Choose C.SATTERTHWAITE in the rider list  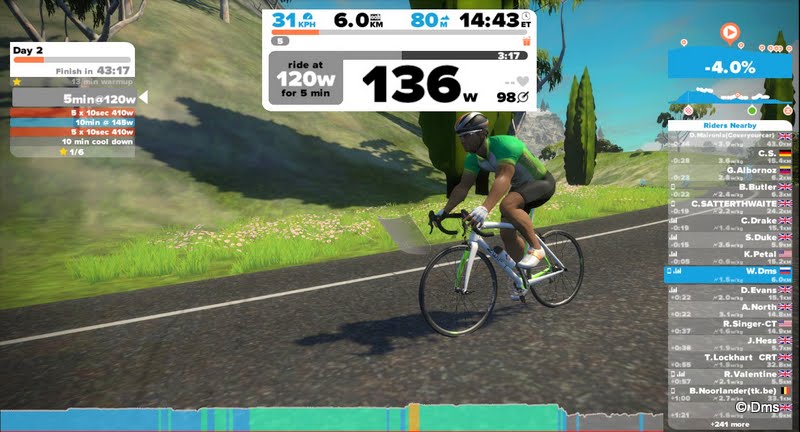coord(728,204)
